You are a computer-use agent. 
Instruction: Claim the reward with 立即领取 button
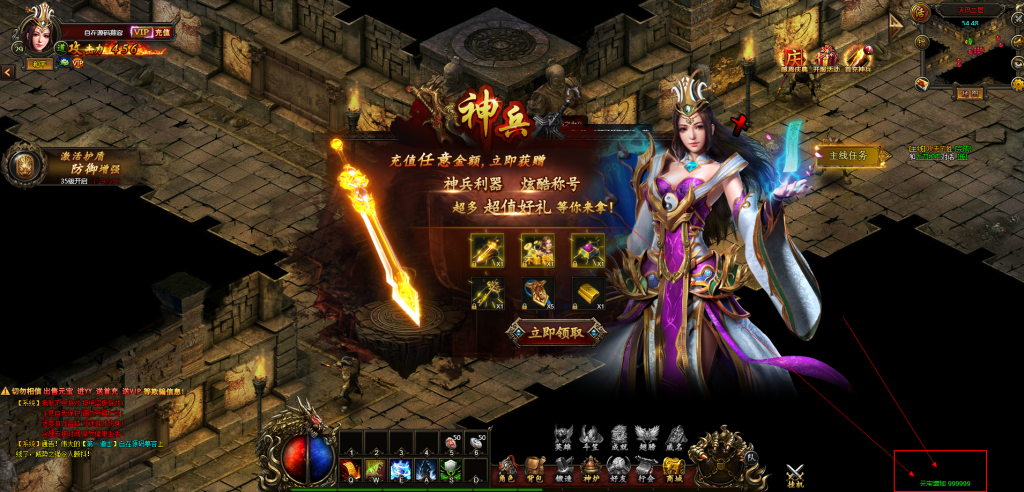[x=556, y=332]
